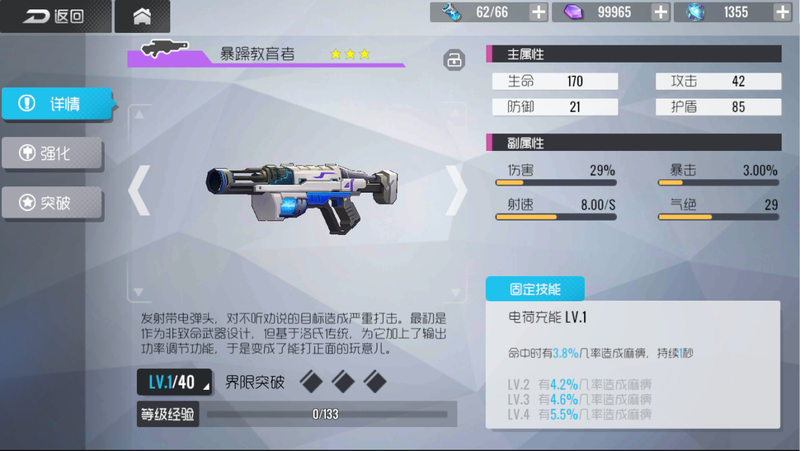Go back using the 返回 button
The width and height of the screenshot is (800, 451).
[x=53, y=16]
